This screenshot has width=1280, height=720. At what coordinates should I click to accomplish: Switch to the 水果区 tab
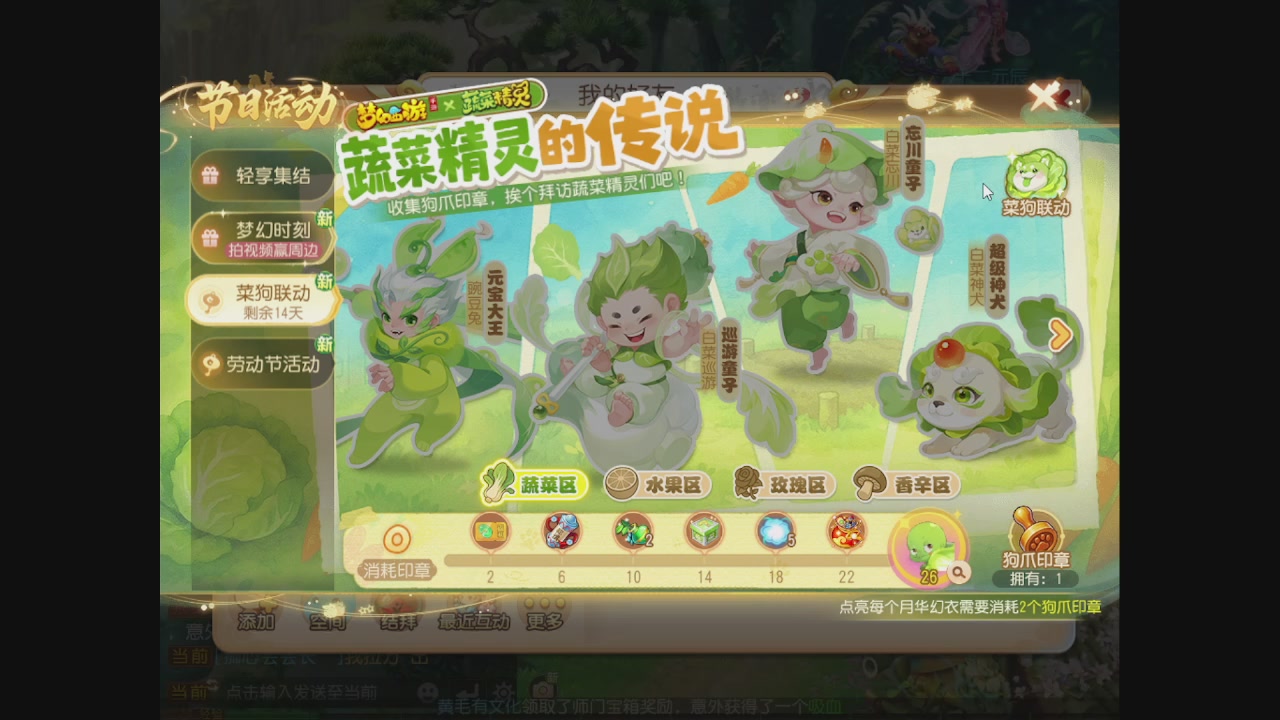pos(665,485)
